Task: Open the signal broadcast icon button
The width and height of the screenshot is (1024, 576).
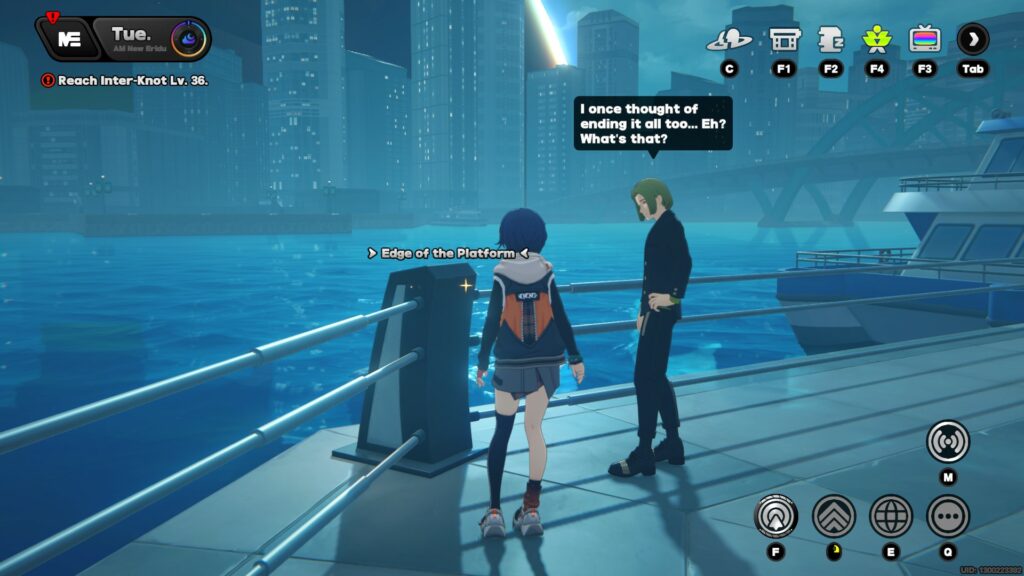Action: (947, 441)
